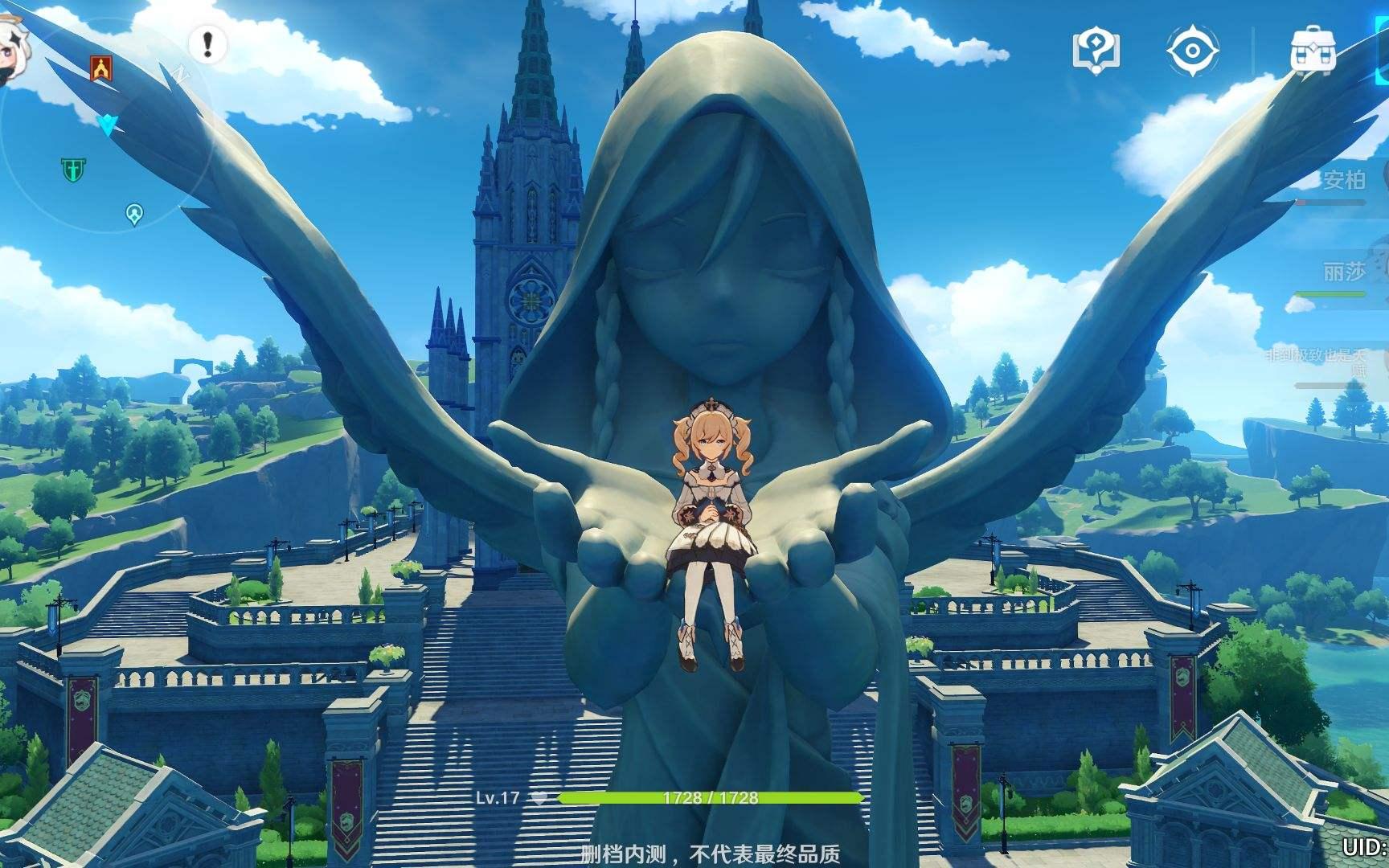Open the question mark guide book icon
The height and width of the screenshot is (868, 1389).
coord(1096,51)
